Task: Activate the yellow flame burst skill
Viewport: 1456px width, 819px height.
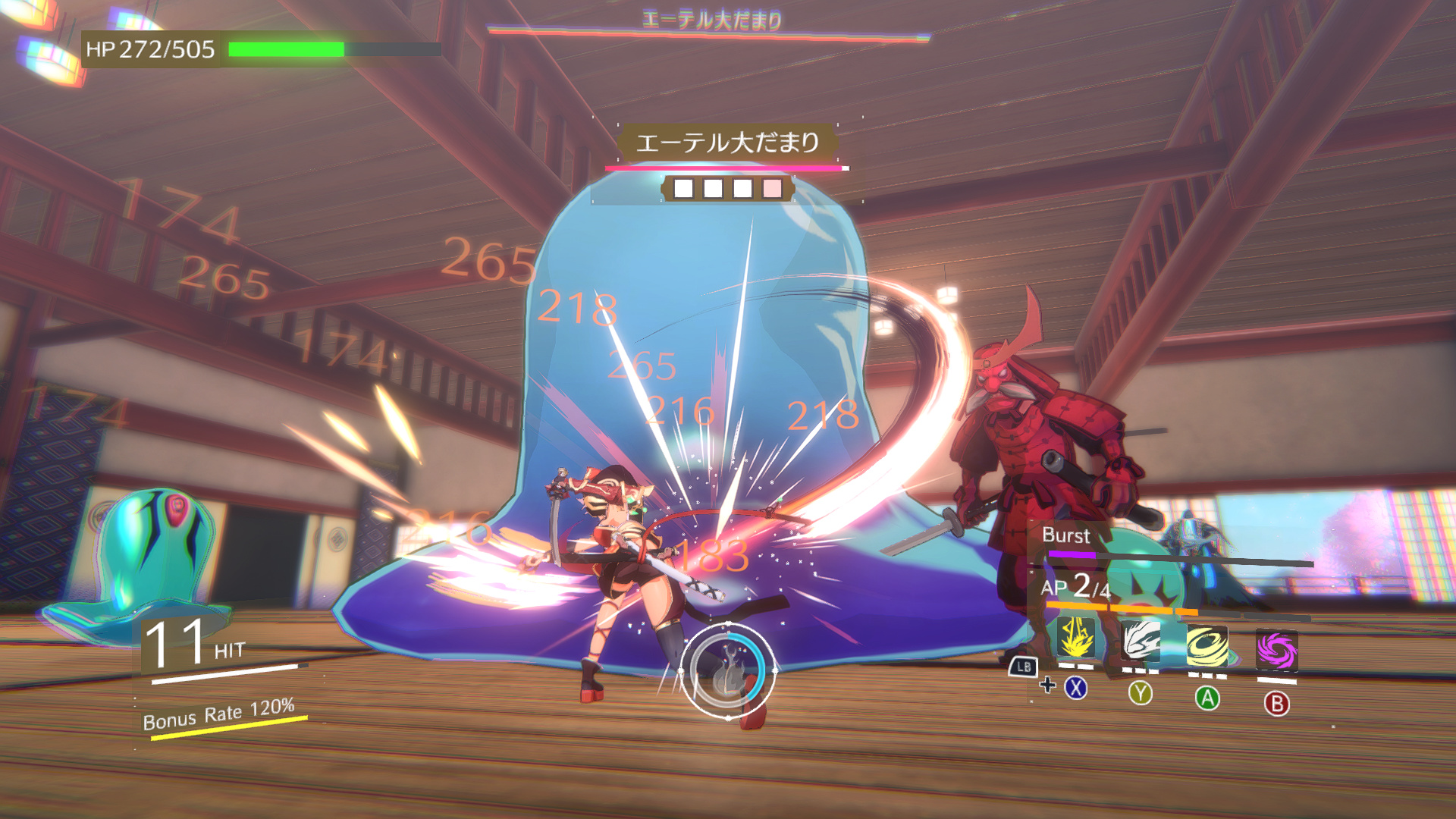Action: tap(1075, 639)
